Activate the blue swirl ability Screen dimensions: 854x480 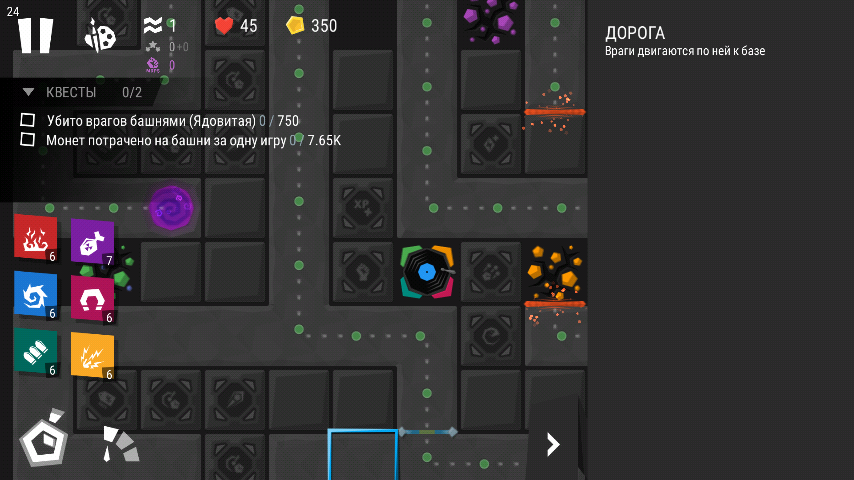click(35, 294)
